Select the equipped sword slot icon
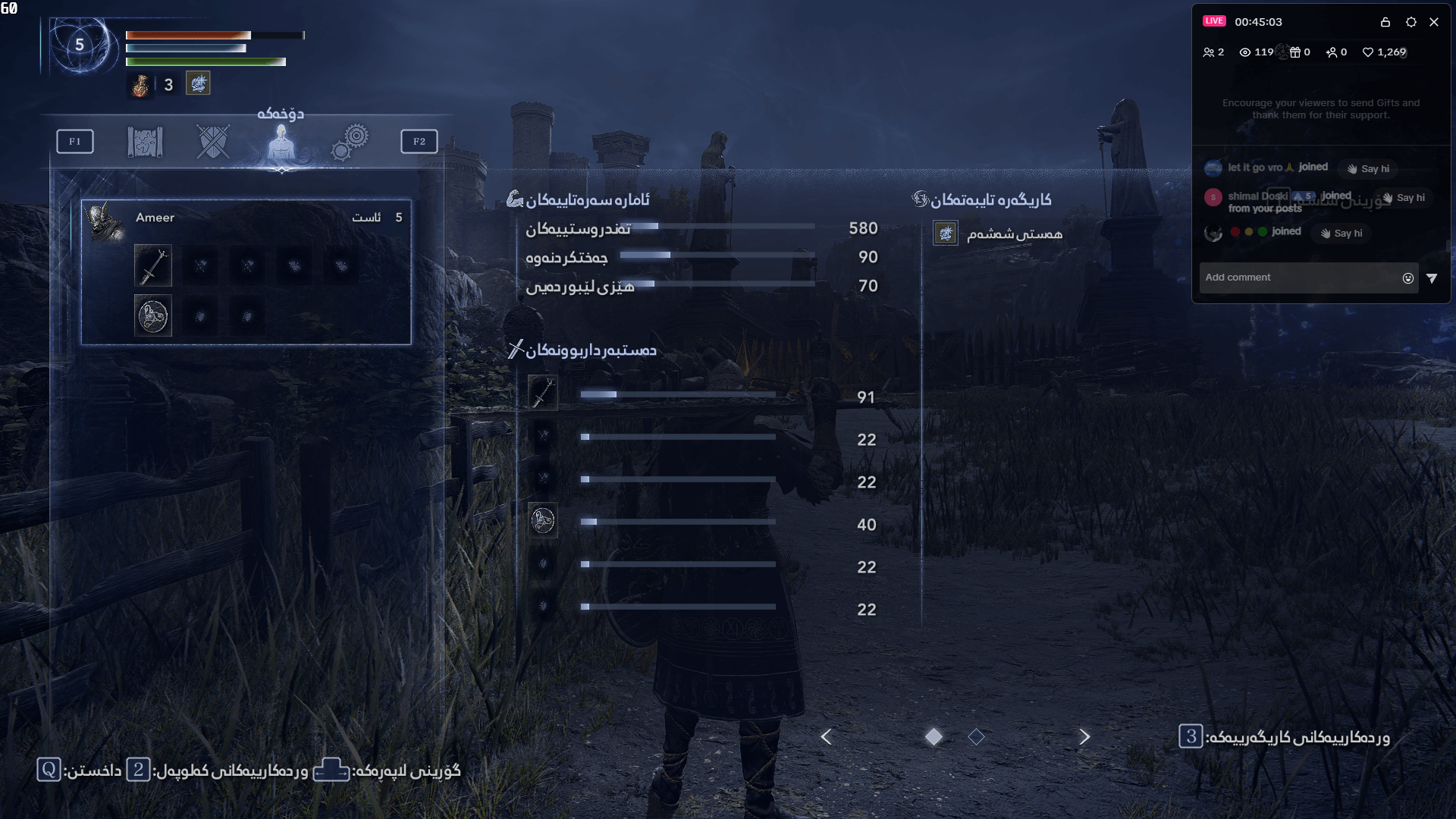Viewport: 1456px width, 819px height. [x=153, y=265]
